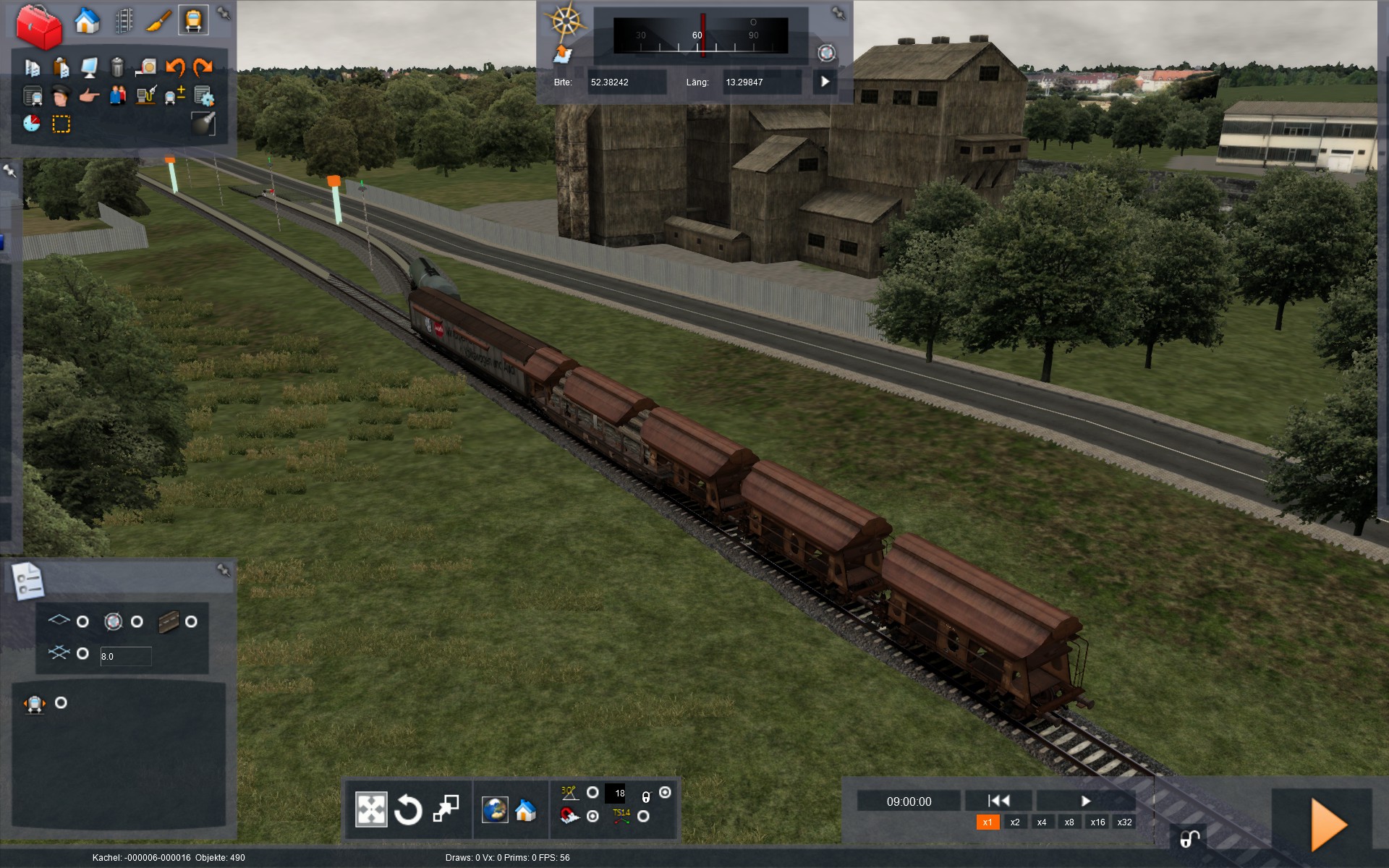Click the compass rose icon
1389x868 pixels.
[566, 21]
